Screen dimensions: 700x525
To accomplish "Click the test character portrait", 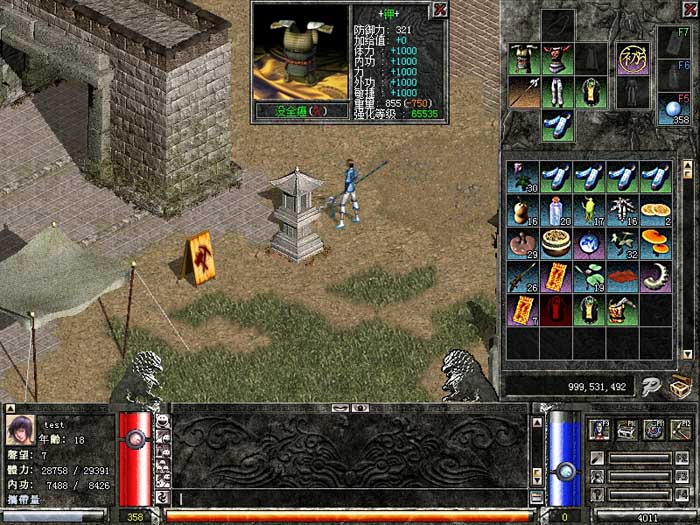I will (x=20, y=430).
